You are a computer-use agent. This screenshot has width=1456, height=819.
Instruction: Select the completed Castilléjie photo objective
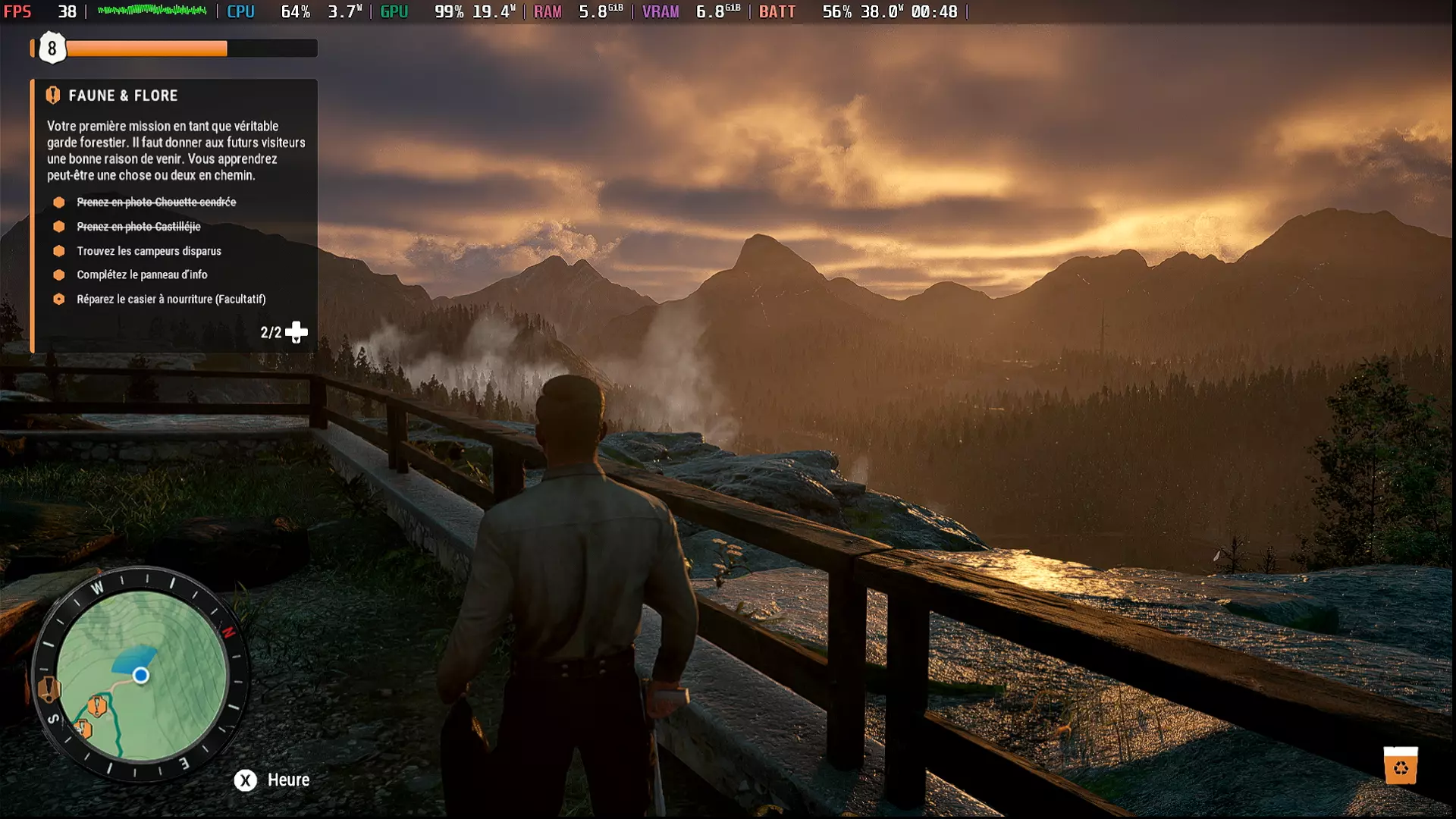(x=139, y=227)
